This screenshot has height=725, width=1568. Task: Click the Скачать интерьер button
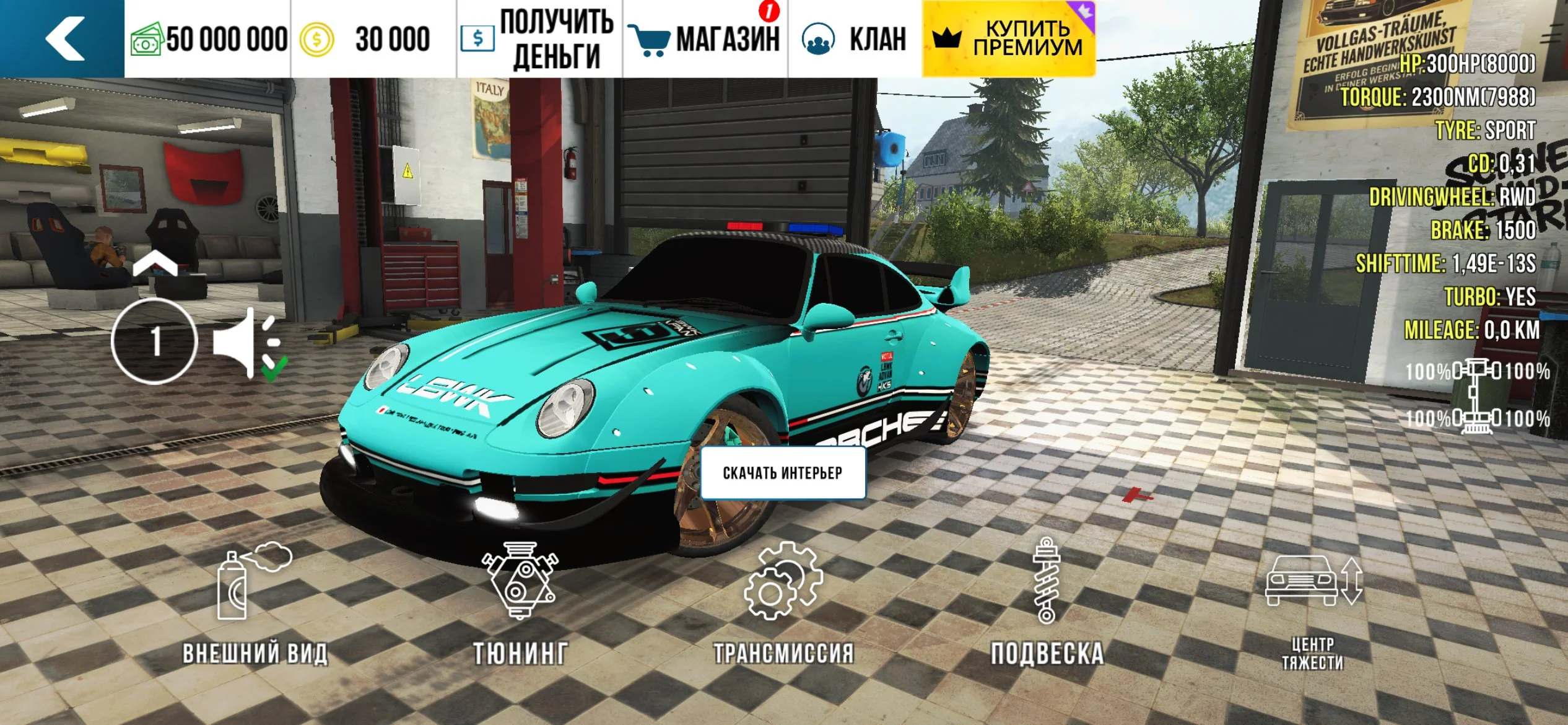[783, 473]
